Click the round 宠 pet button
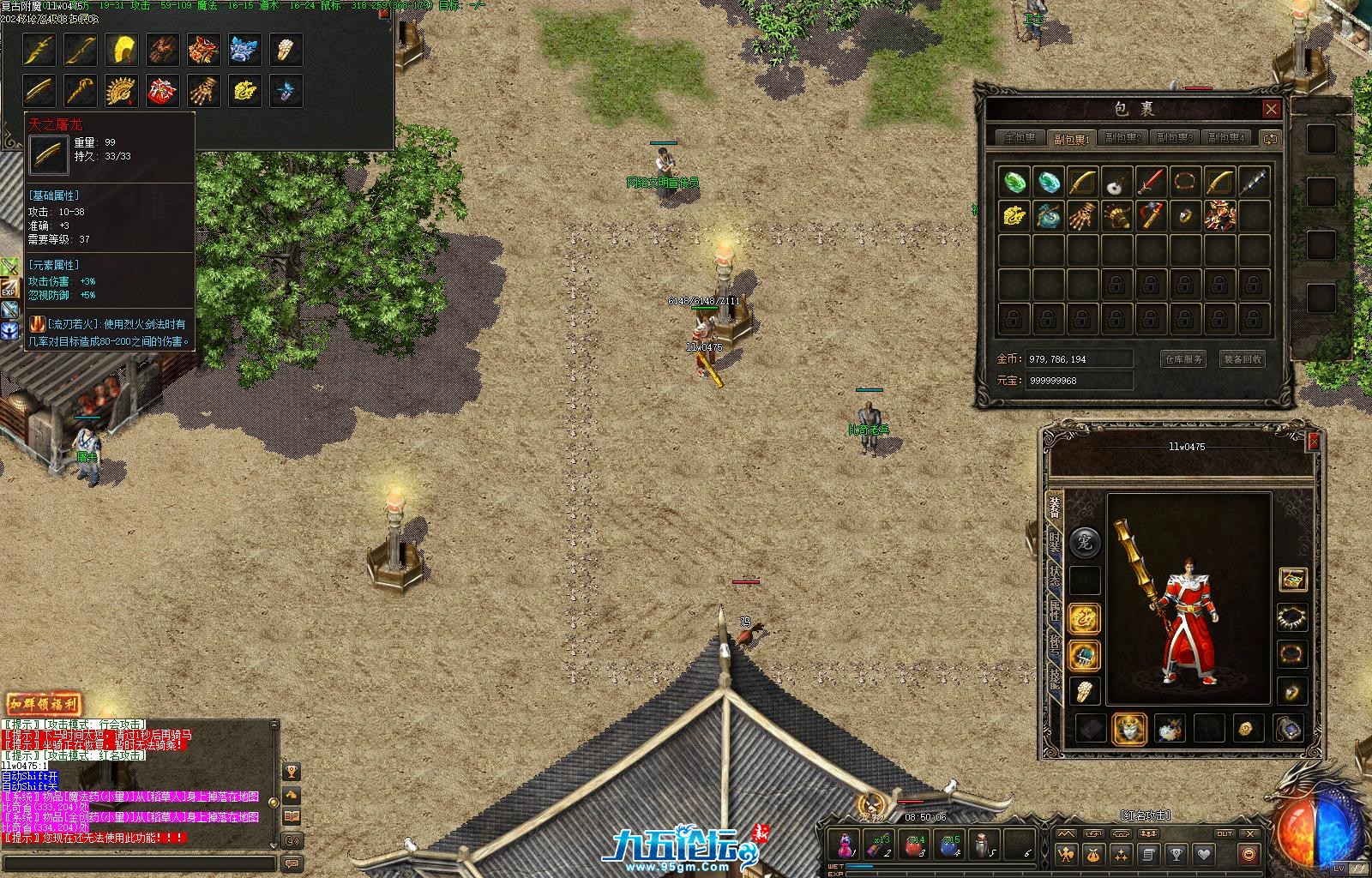The image size is (1372, 878). [1086, 542]
